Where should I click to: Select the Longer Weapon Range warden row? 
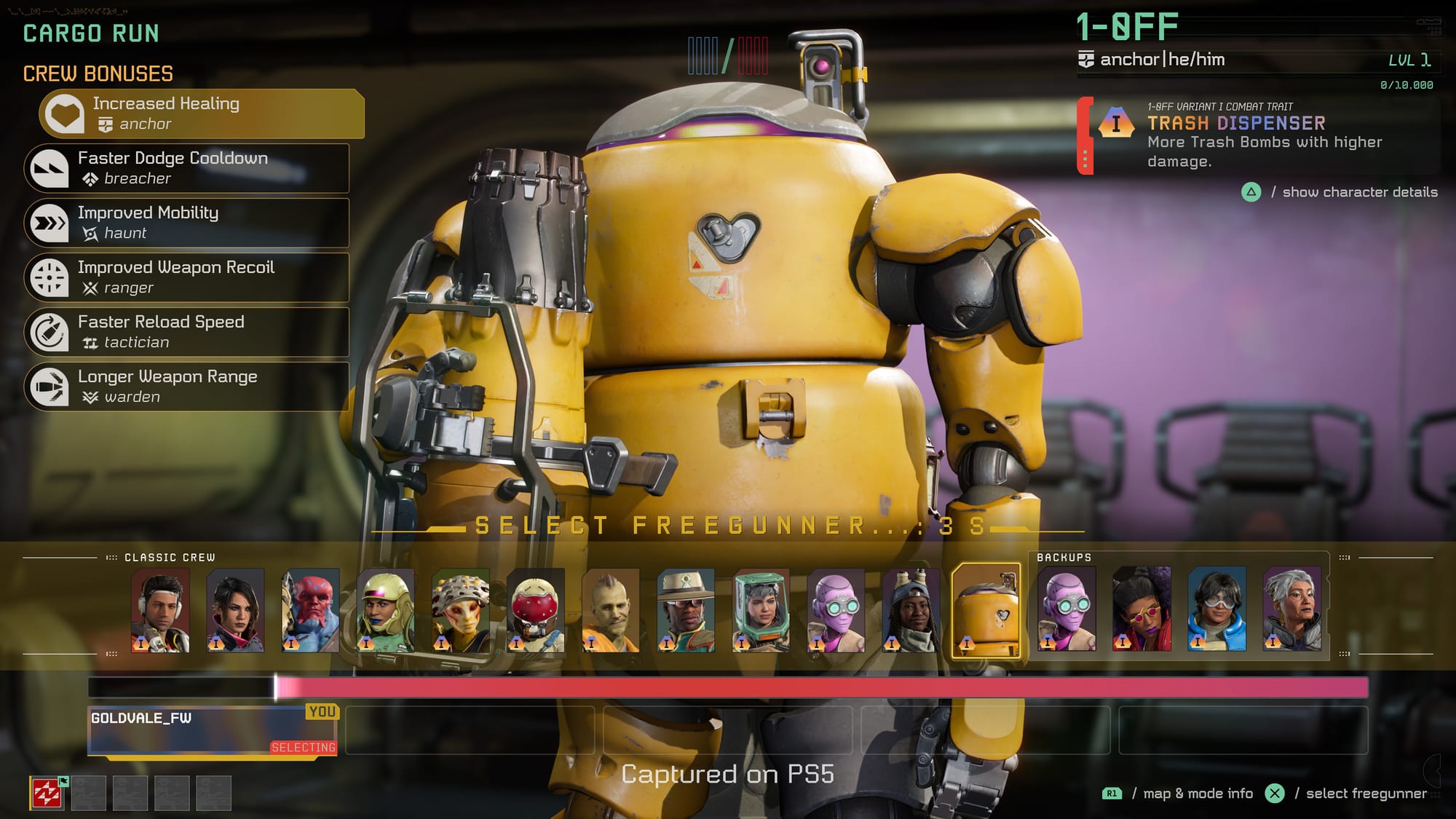[187, 387]
